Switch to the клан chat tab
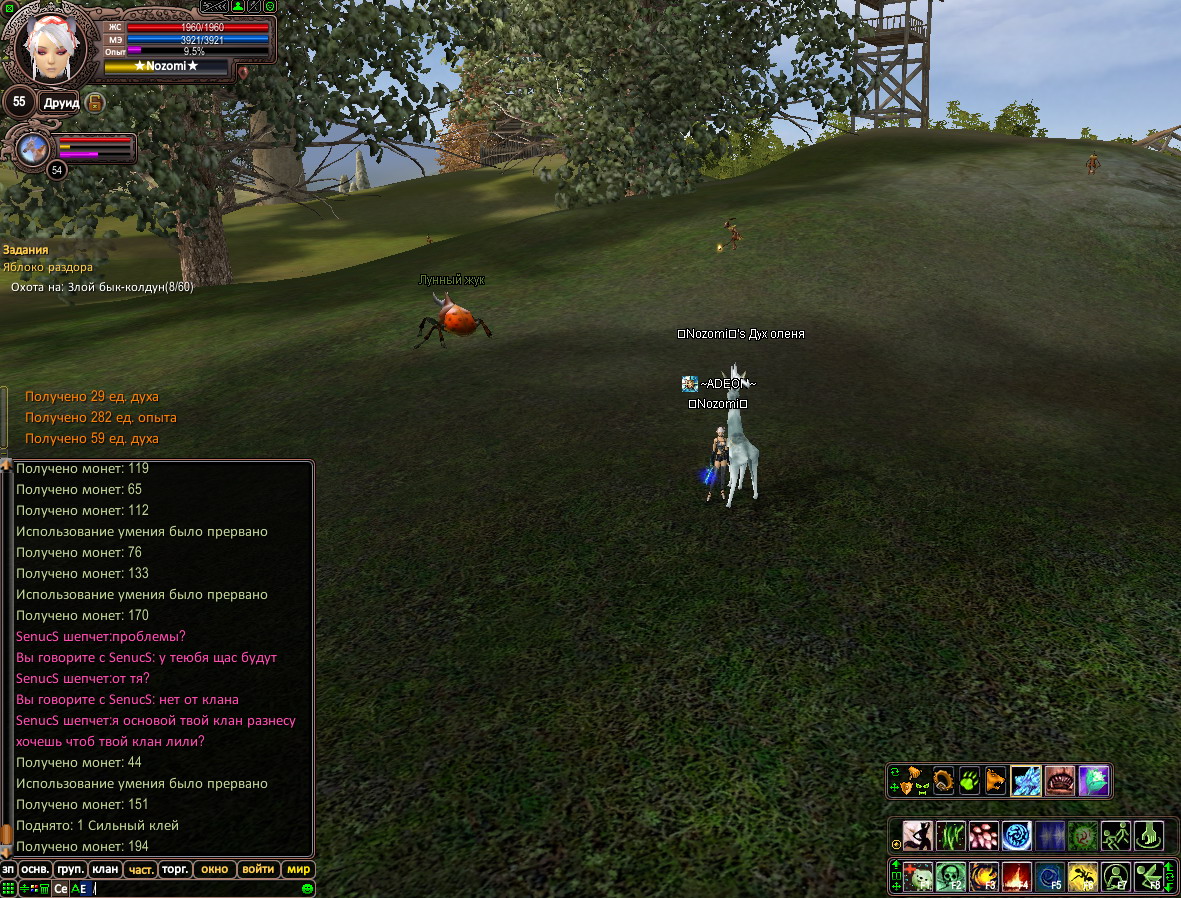This screenshot has width=1181, height=898. click(105, 869)
